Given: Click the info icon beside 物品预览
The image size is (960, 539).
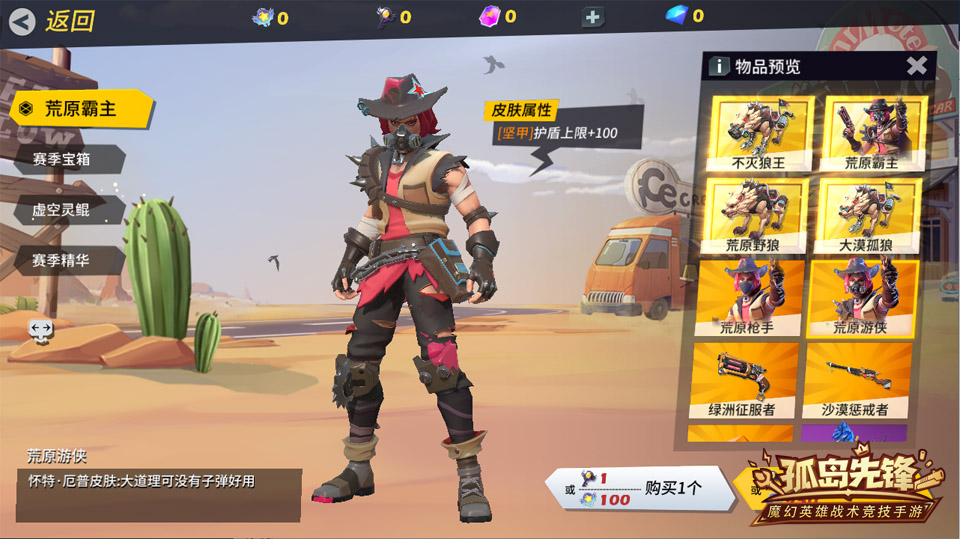Looking at the screenshot, I should (718, 66).
